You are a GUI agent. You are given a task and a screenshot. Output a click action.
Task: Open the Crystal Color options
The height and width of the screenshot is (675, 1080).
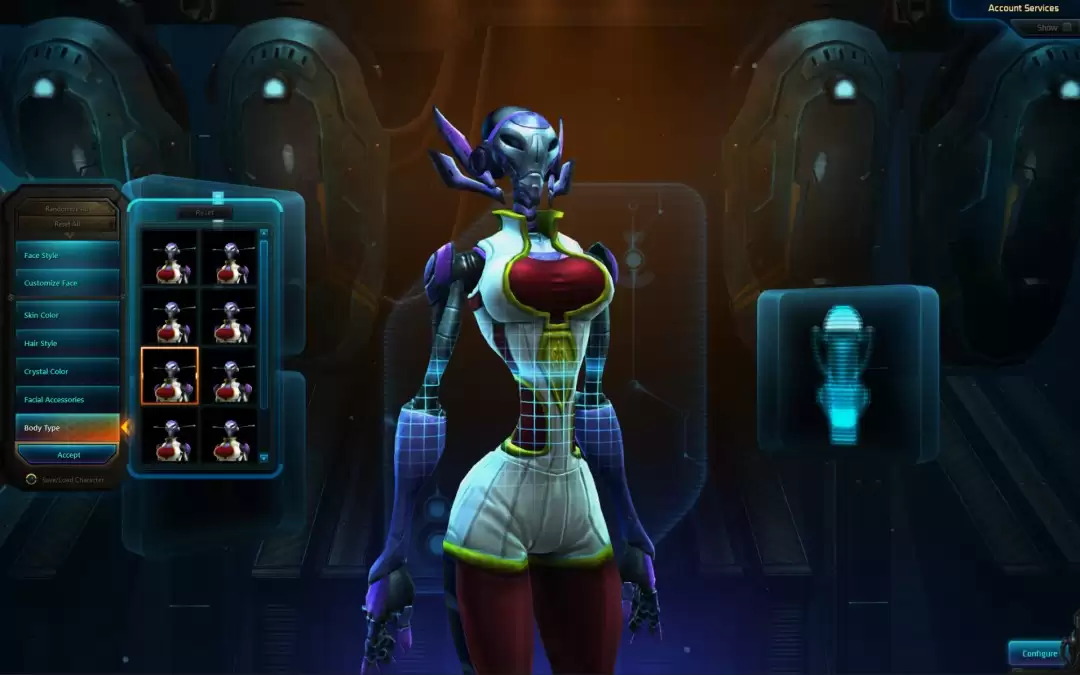point(68,371)
